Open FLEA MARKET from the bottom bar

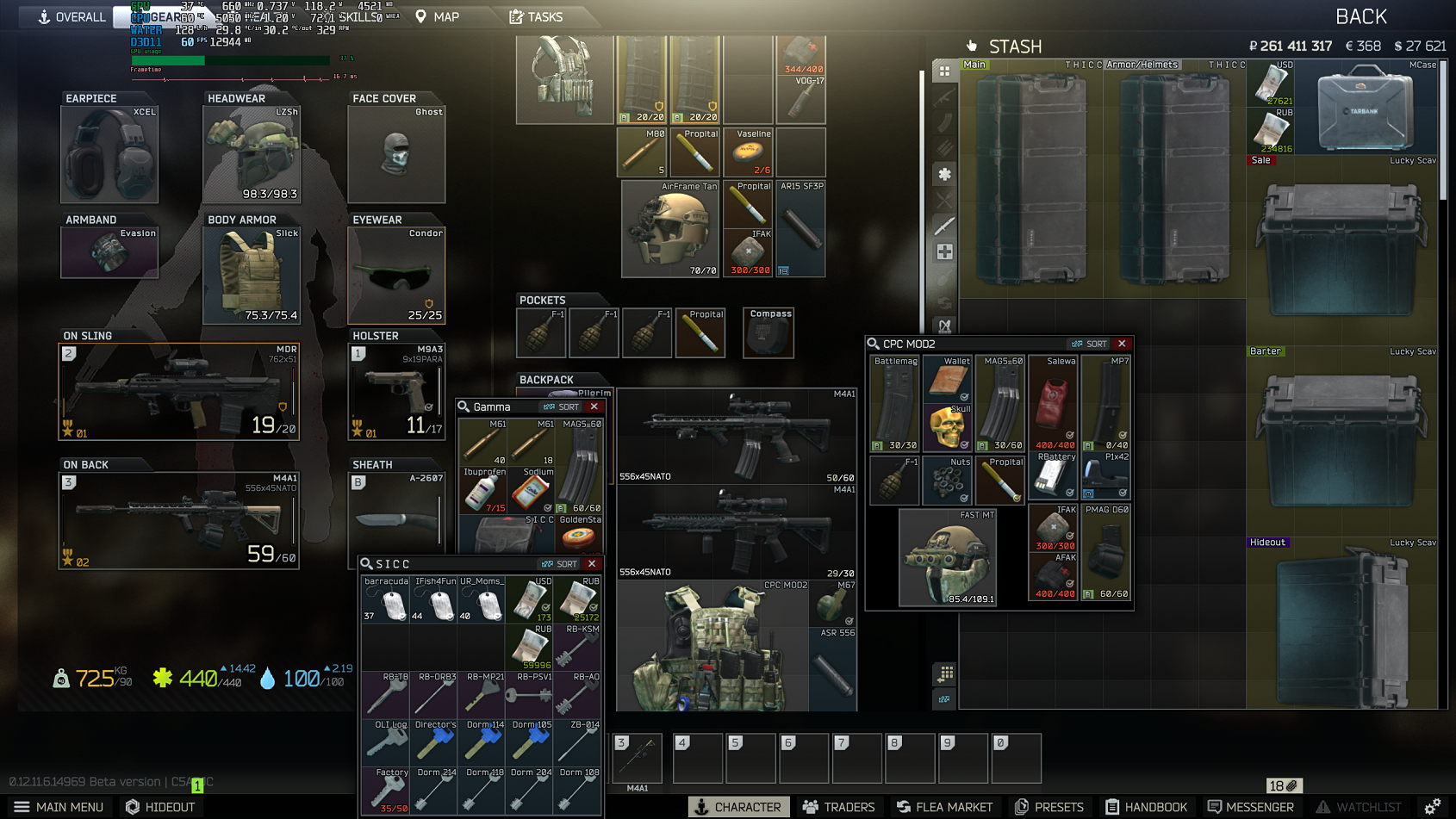click(x=945, y=807)
